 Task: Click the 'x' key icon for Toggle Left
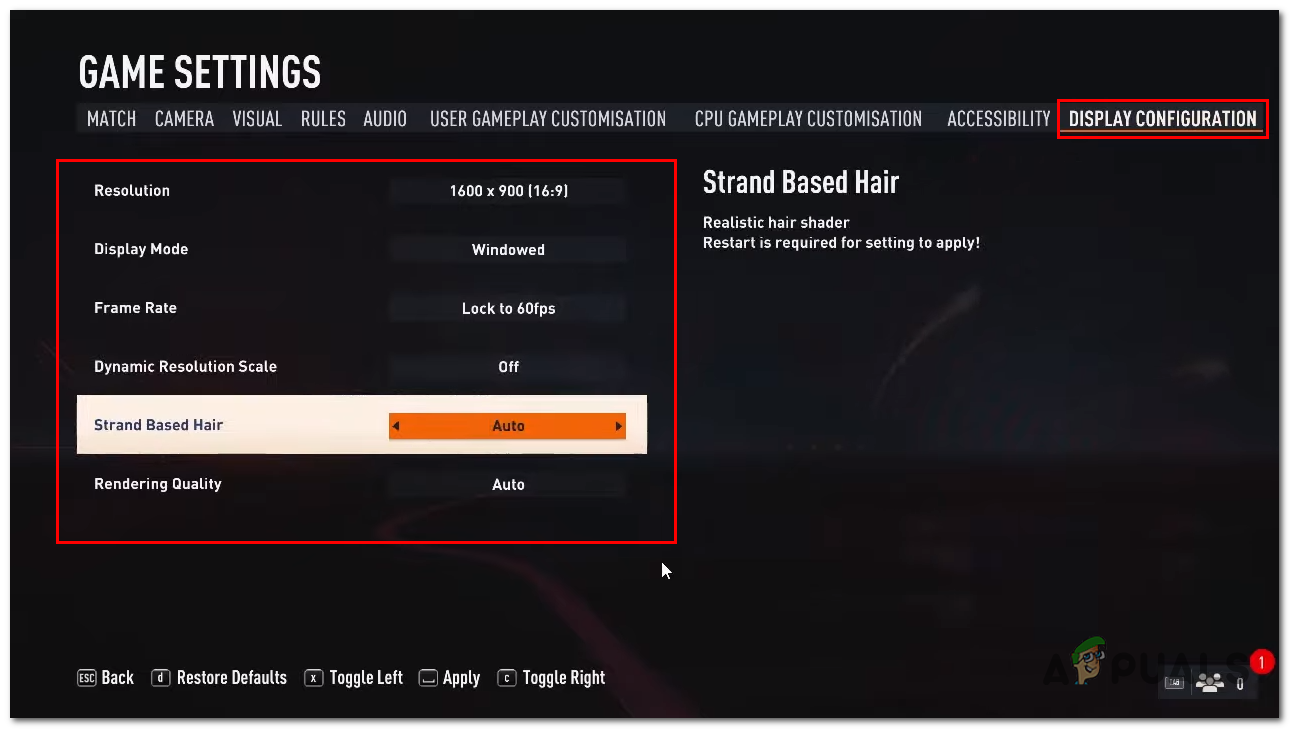313,677
